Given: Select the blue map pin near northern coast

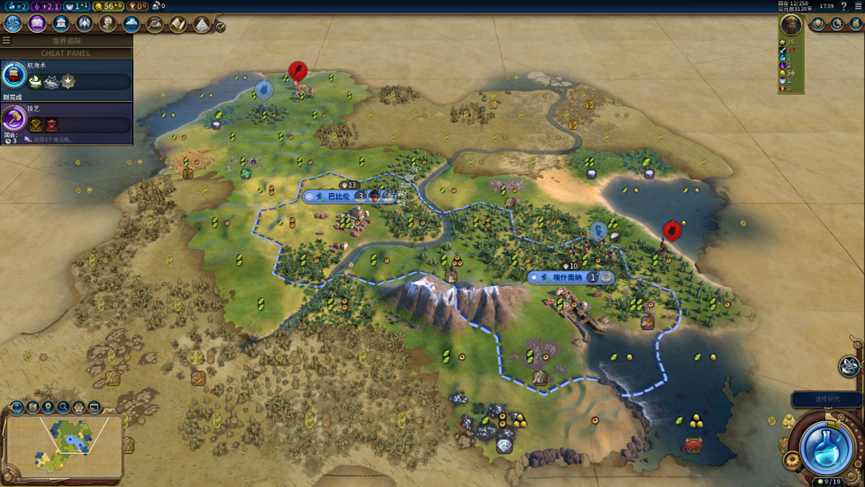Looking at the screenshot, I should [x=264, y=90].
